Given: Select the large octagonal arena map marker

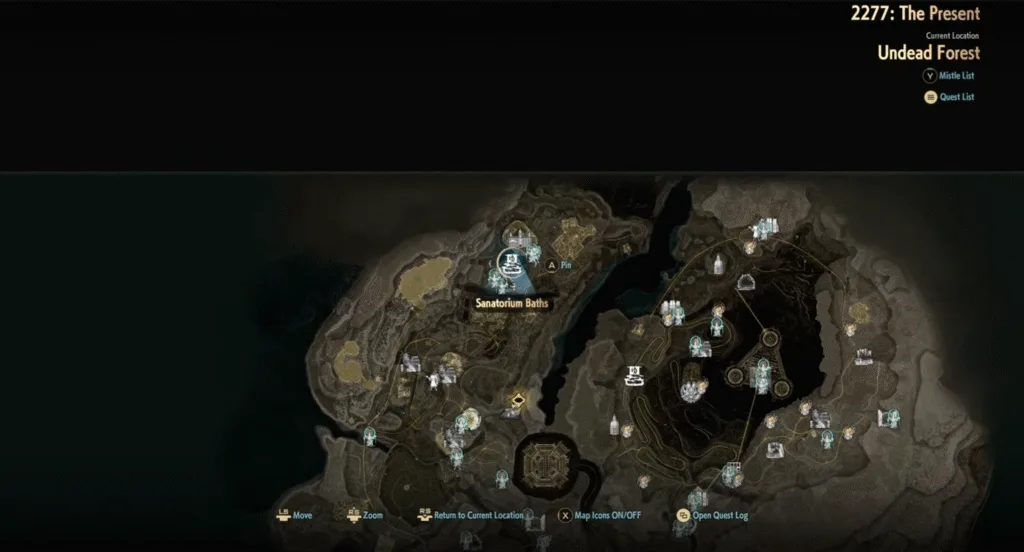Looking at the screenshot, I should [x=545, y=465].
